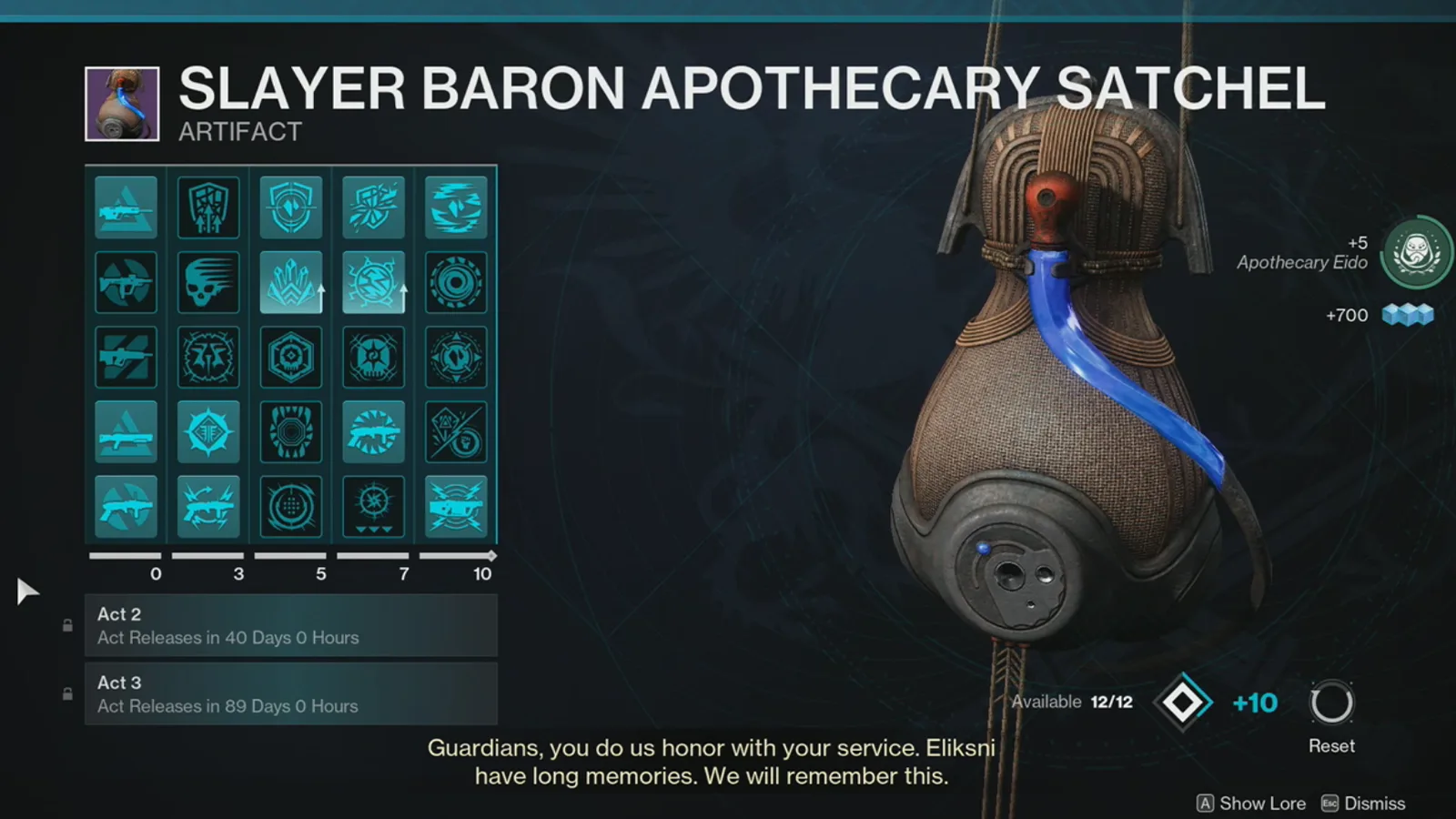This screenshot has height=819, width=1456.
Task: Pick the speeding skull perk icon
Action: (x=208, y=282)
